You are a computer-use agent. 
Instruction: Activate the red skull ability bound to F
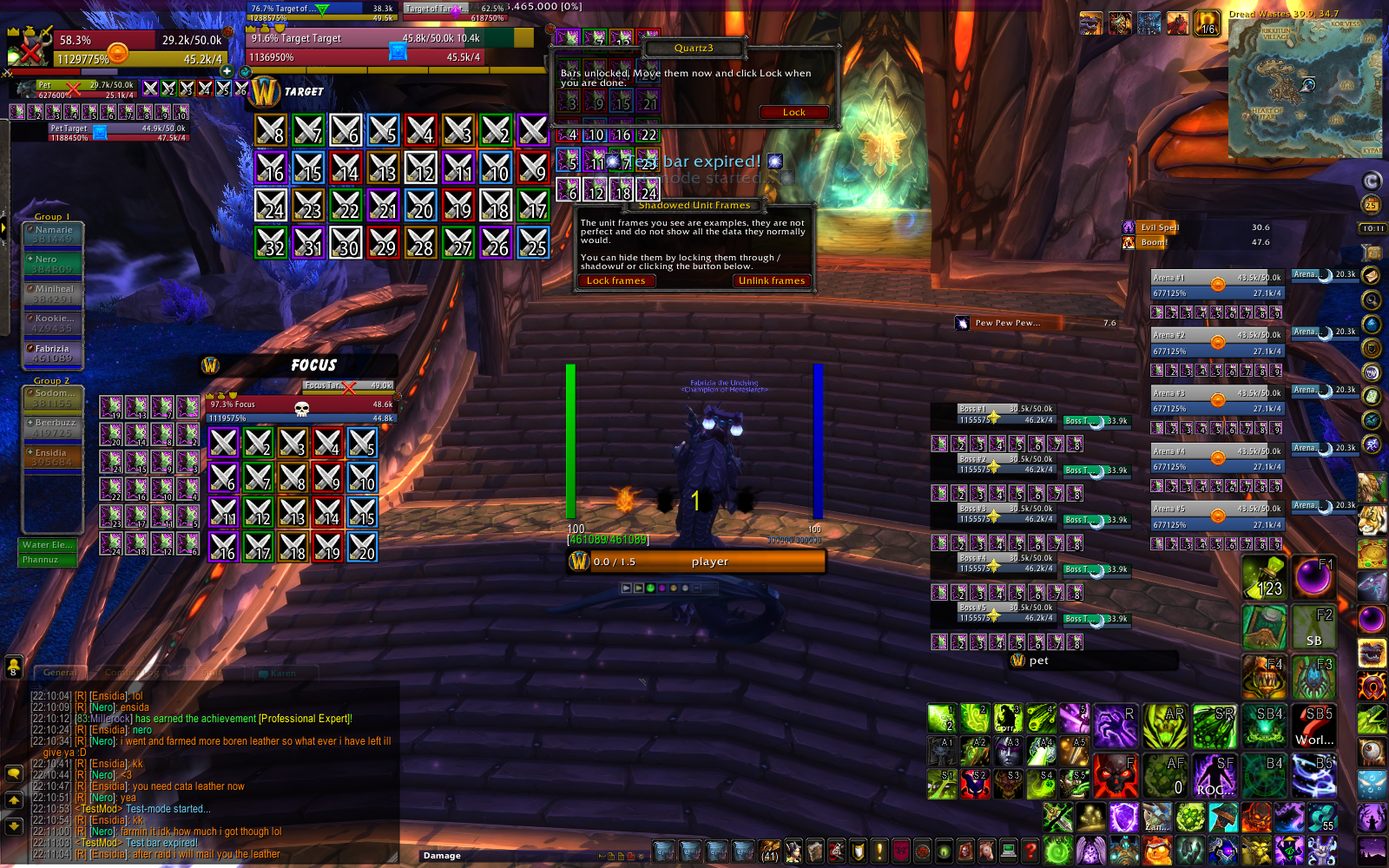[x=1115, y=774]
